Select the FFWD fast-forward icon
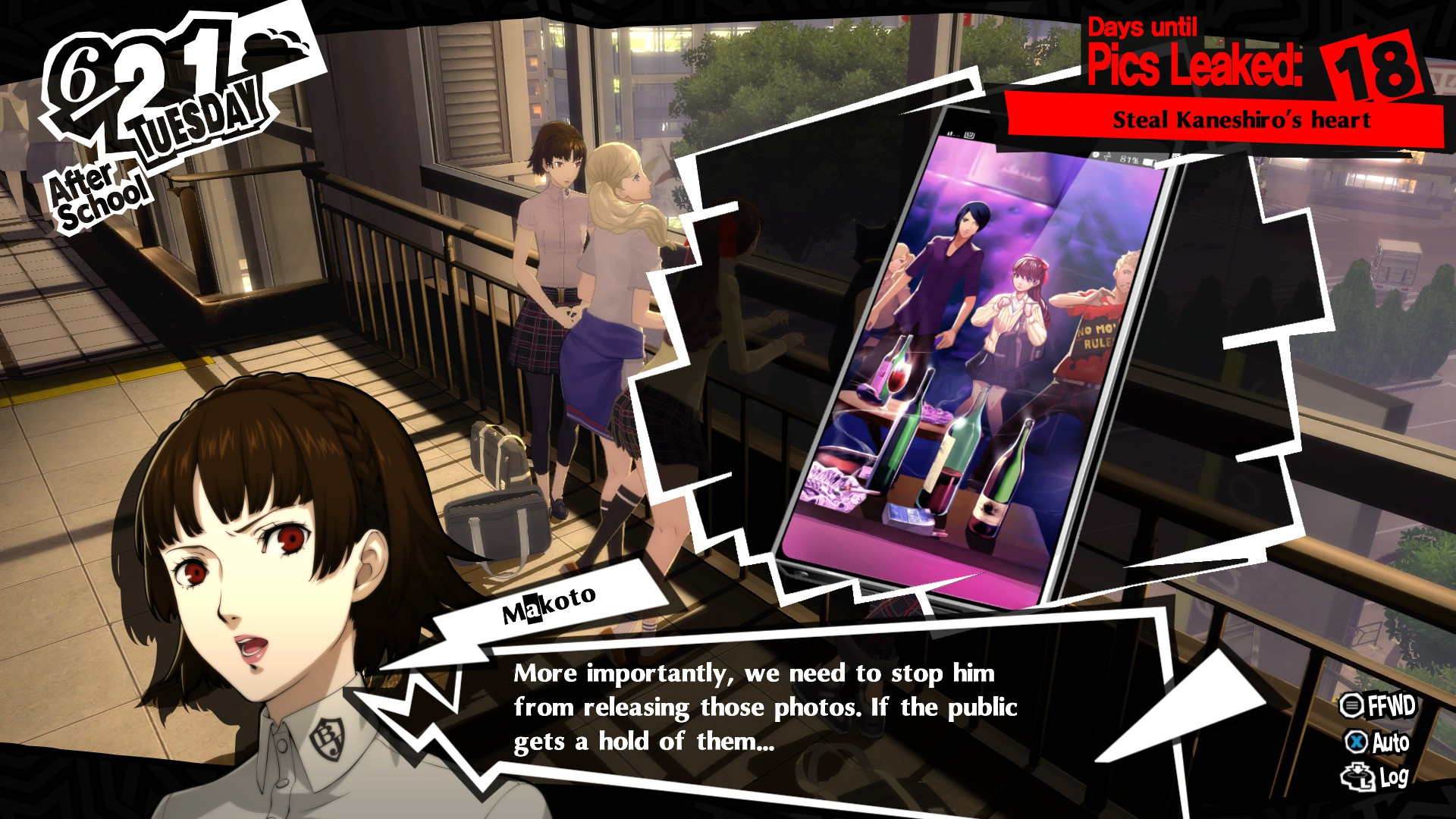 pyautogui.click(x=1354, y=704)
